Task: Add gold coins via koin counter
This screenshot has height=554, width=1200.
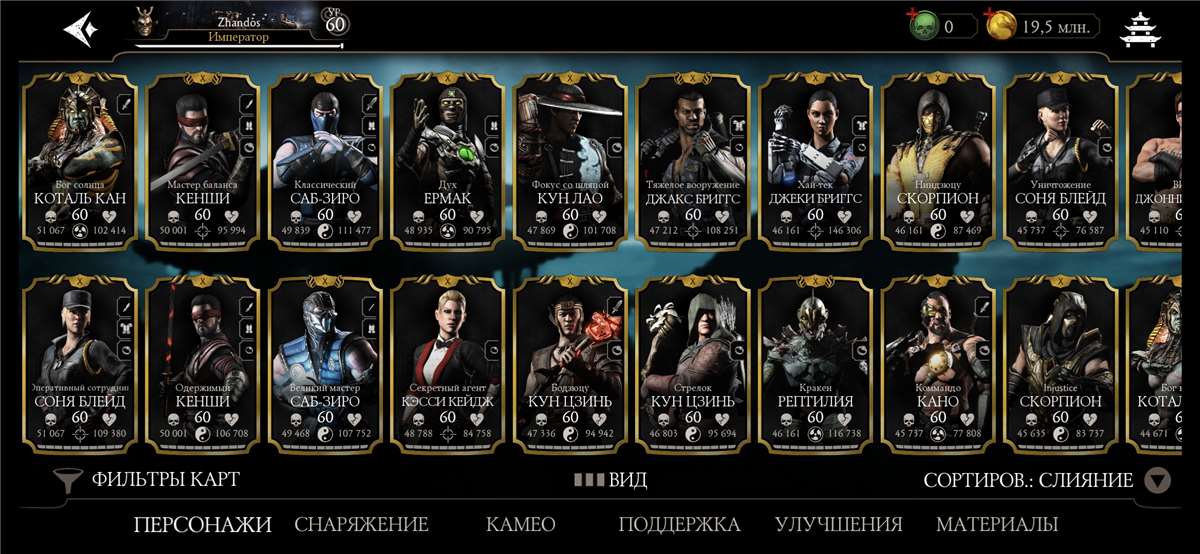Action: click(x=1042, y=27)
